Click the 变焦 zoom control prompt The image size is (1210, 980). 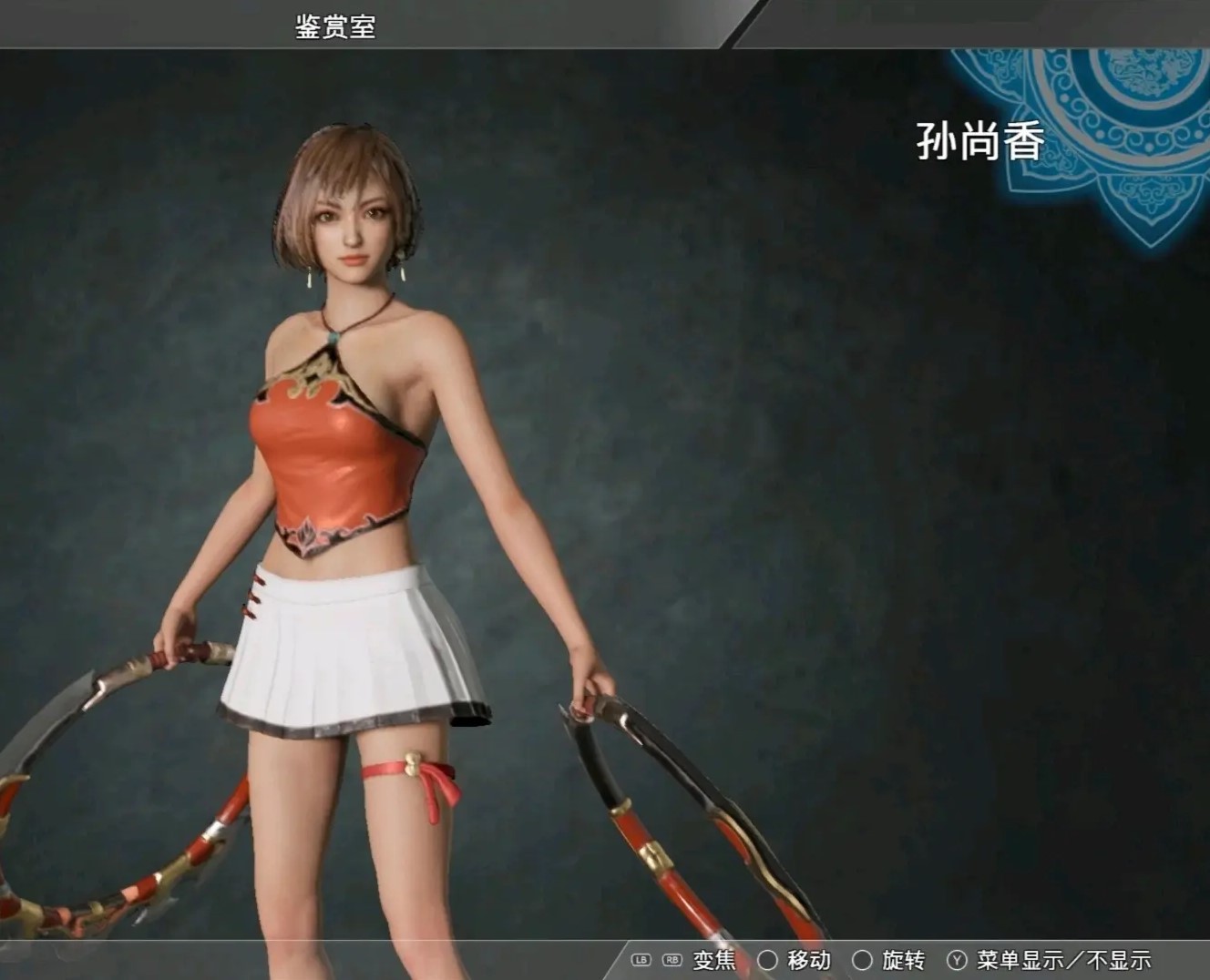pos(716,958)
